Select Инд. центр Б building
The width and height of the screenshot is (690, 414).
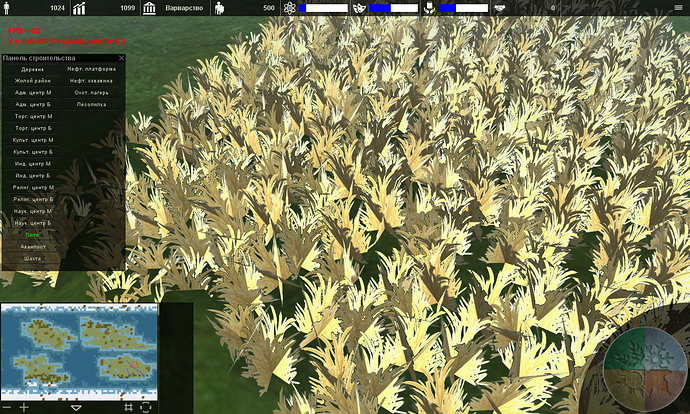33,175
